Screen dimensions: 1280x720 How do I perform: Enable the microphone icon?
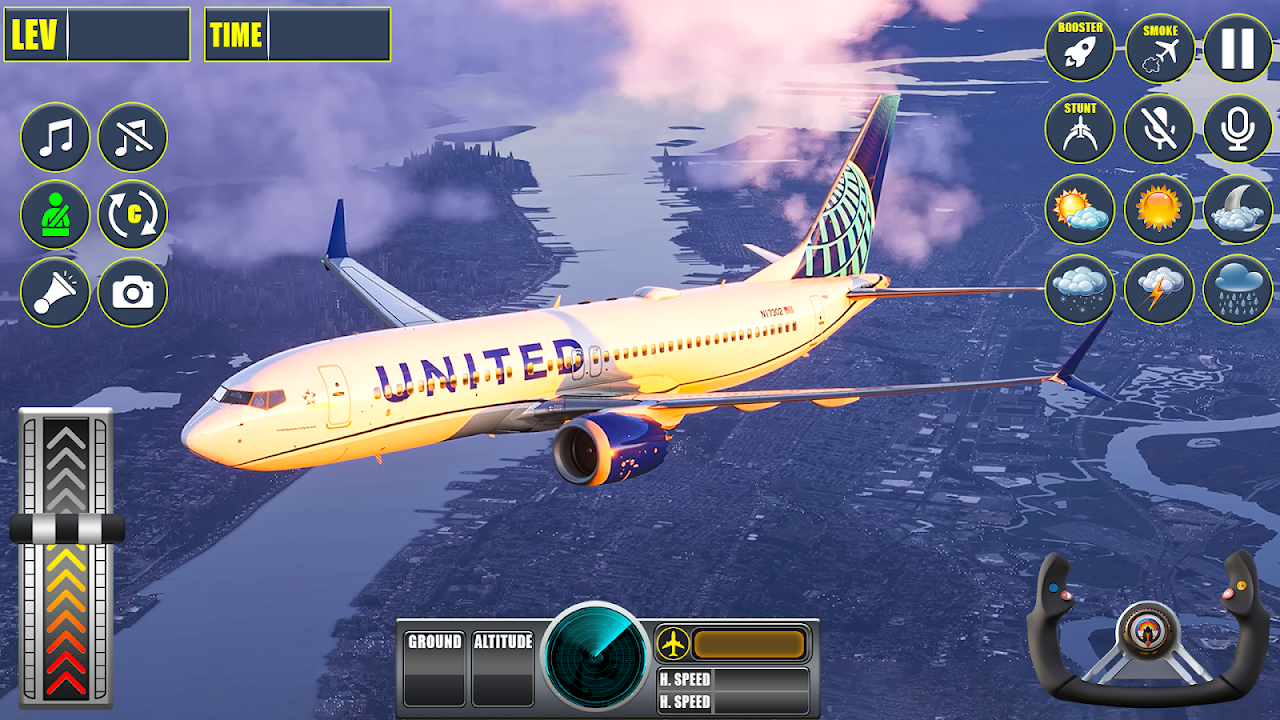1238,129
